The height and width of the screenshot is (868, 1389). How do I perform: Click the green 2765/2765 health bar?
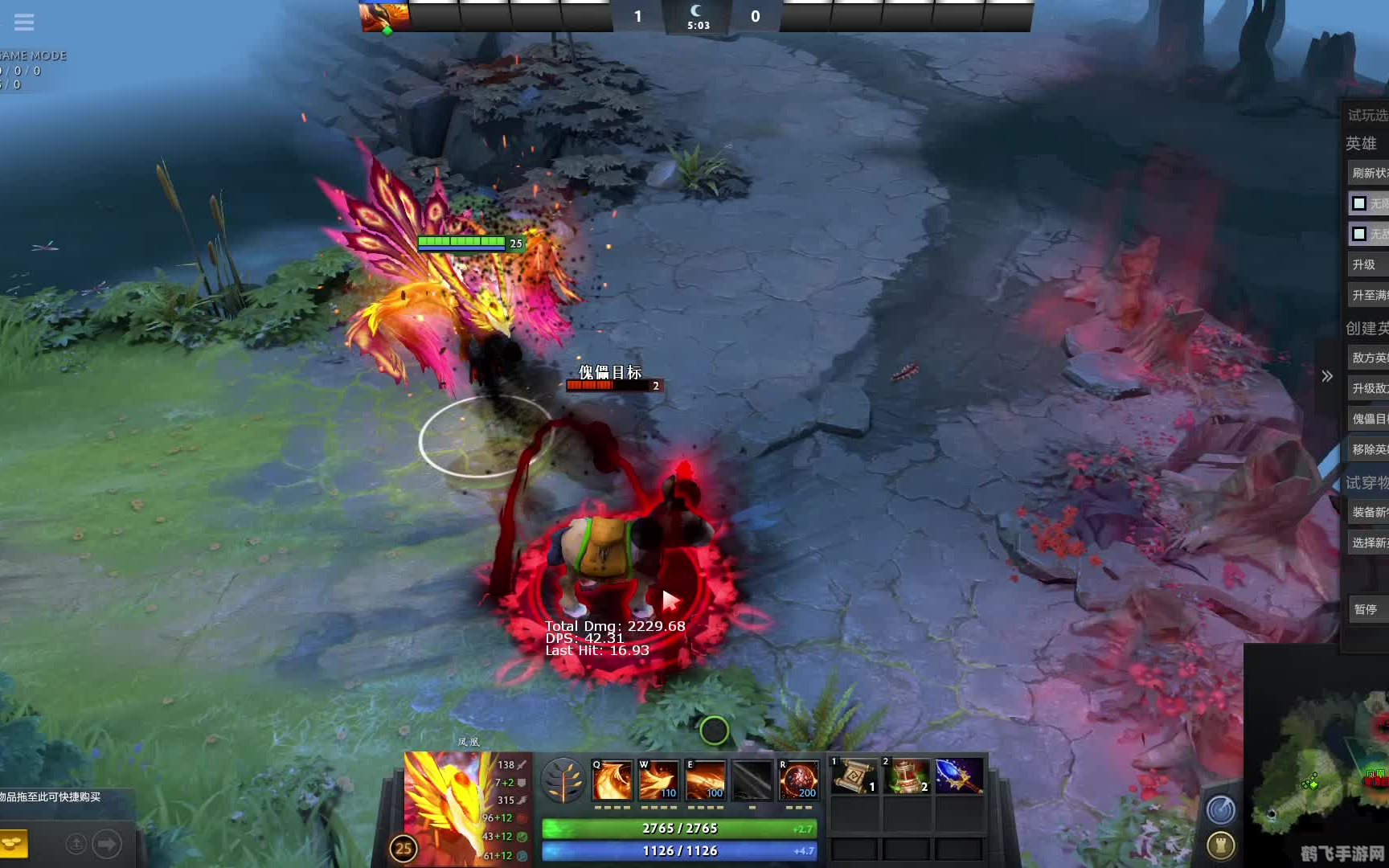point(679,828)
